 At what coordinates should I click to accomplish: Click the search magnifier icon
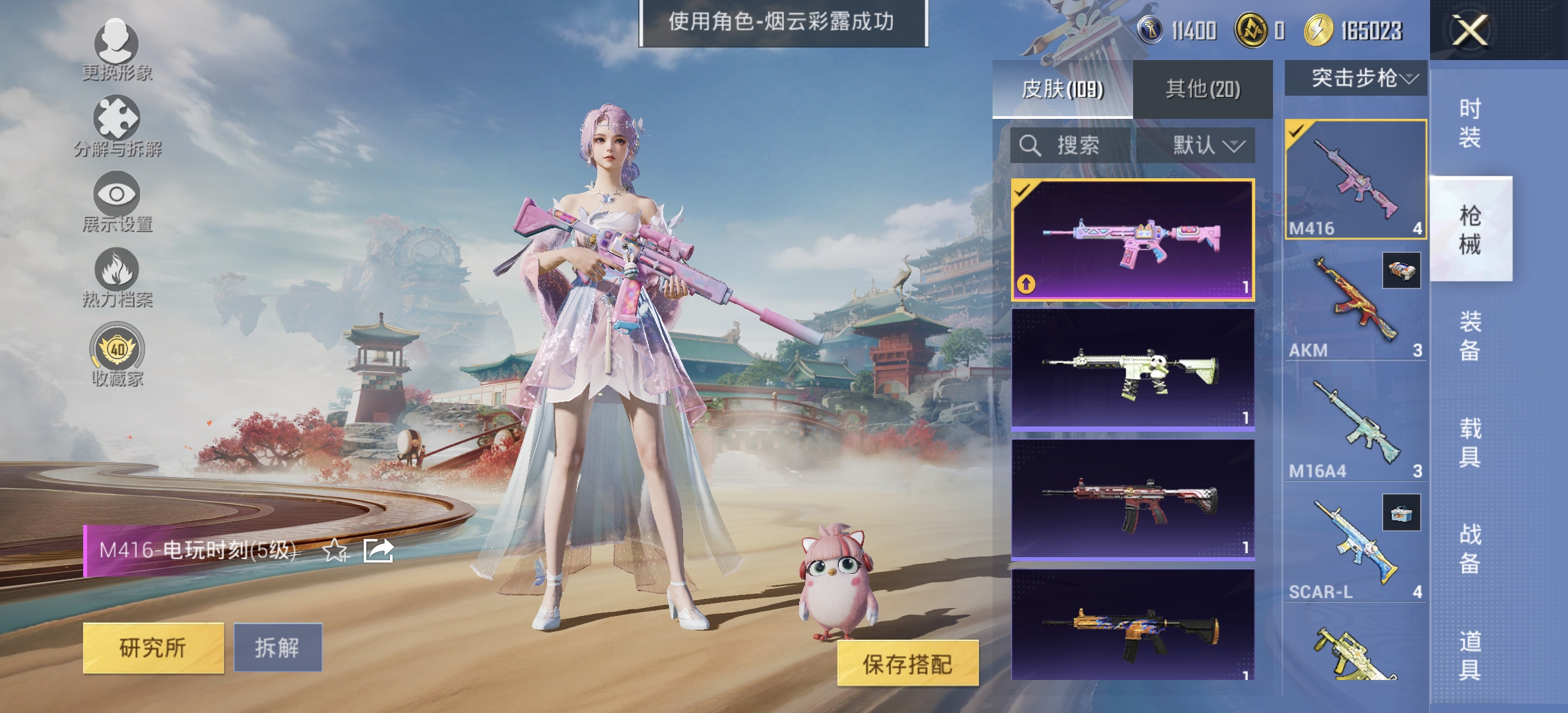point(1029,146)
